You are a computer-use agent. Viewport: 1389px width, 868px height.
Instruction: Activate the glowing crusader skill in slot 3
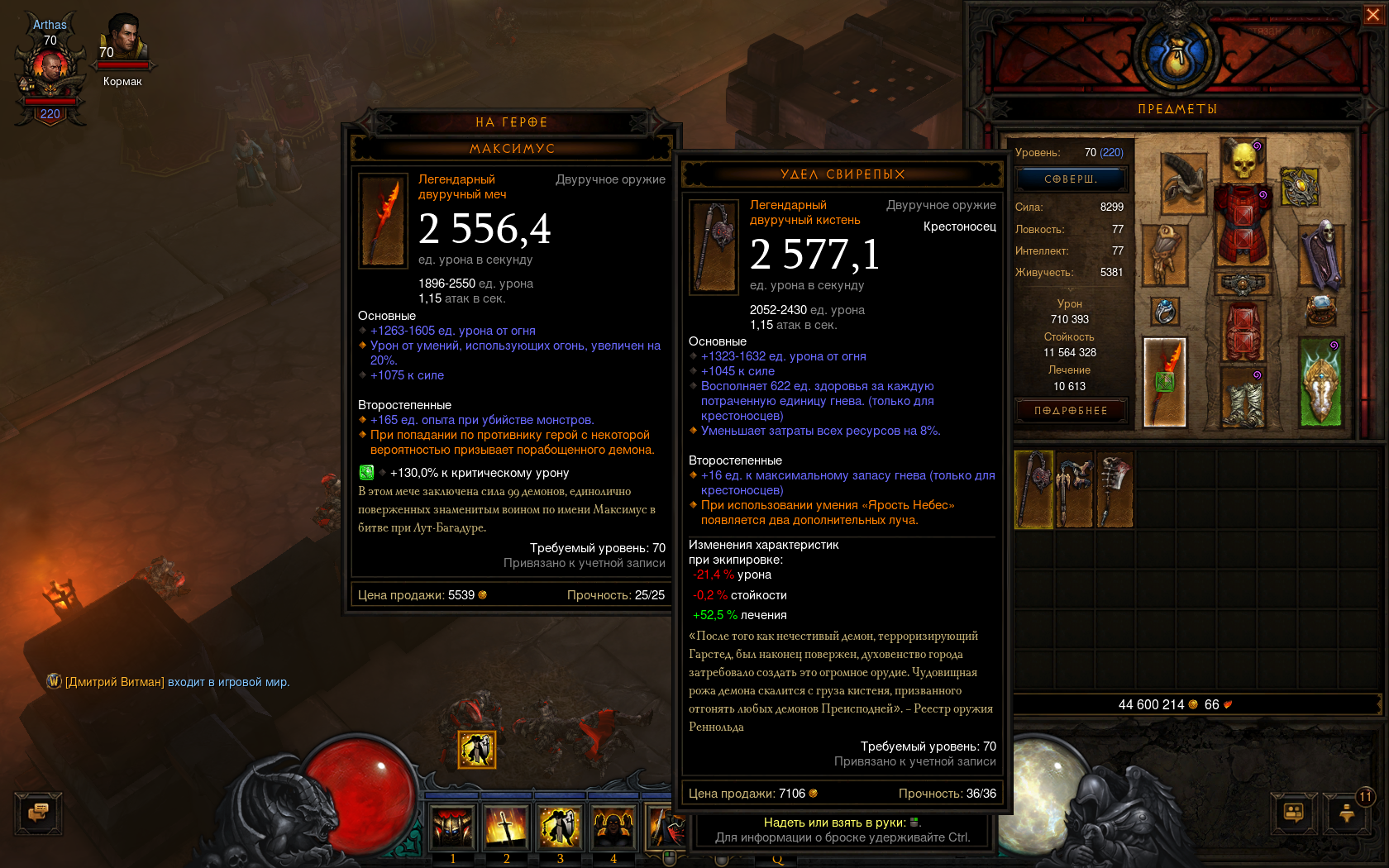560,827
